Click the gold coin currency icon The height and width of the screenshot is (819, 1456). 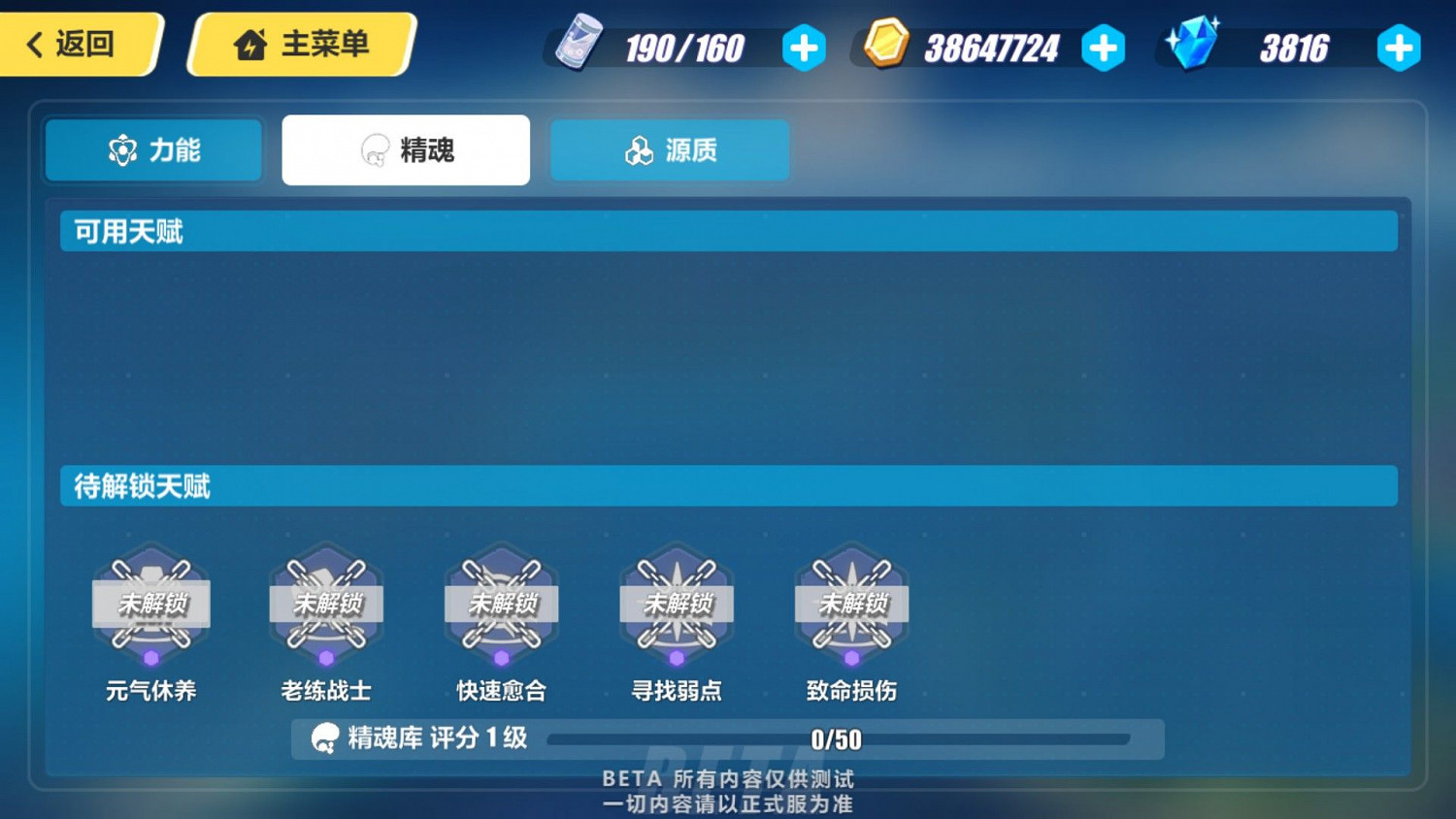pos(884,44)
